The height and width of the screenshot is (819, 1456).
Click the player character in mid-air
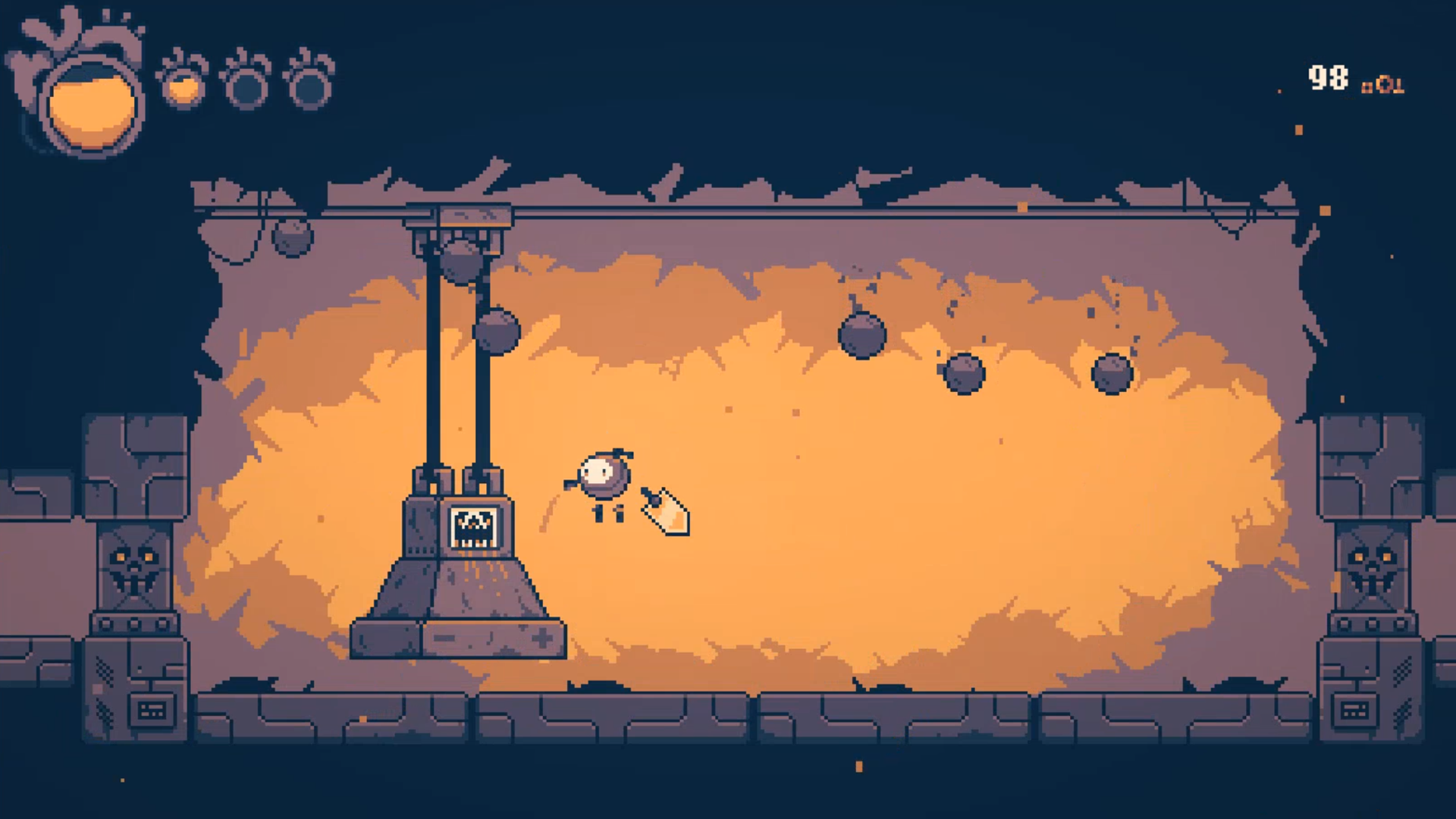(603, 482)
